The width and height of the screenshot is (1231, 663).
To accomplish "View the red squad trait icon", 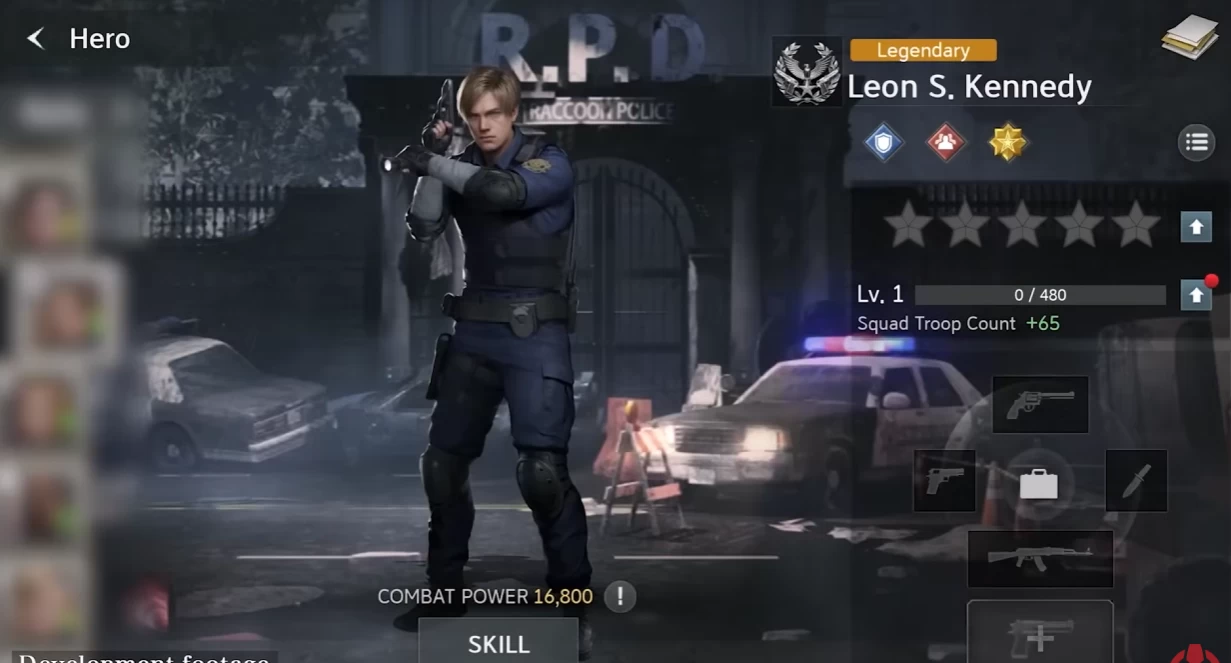I will (x=946, y=142).
